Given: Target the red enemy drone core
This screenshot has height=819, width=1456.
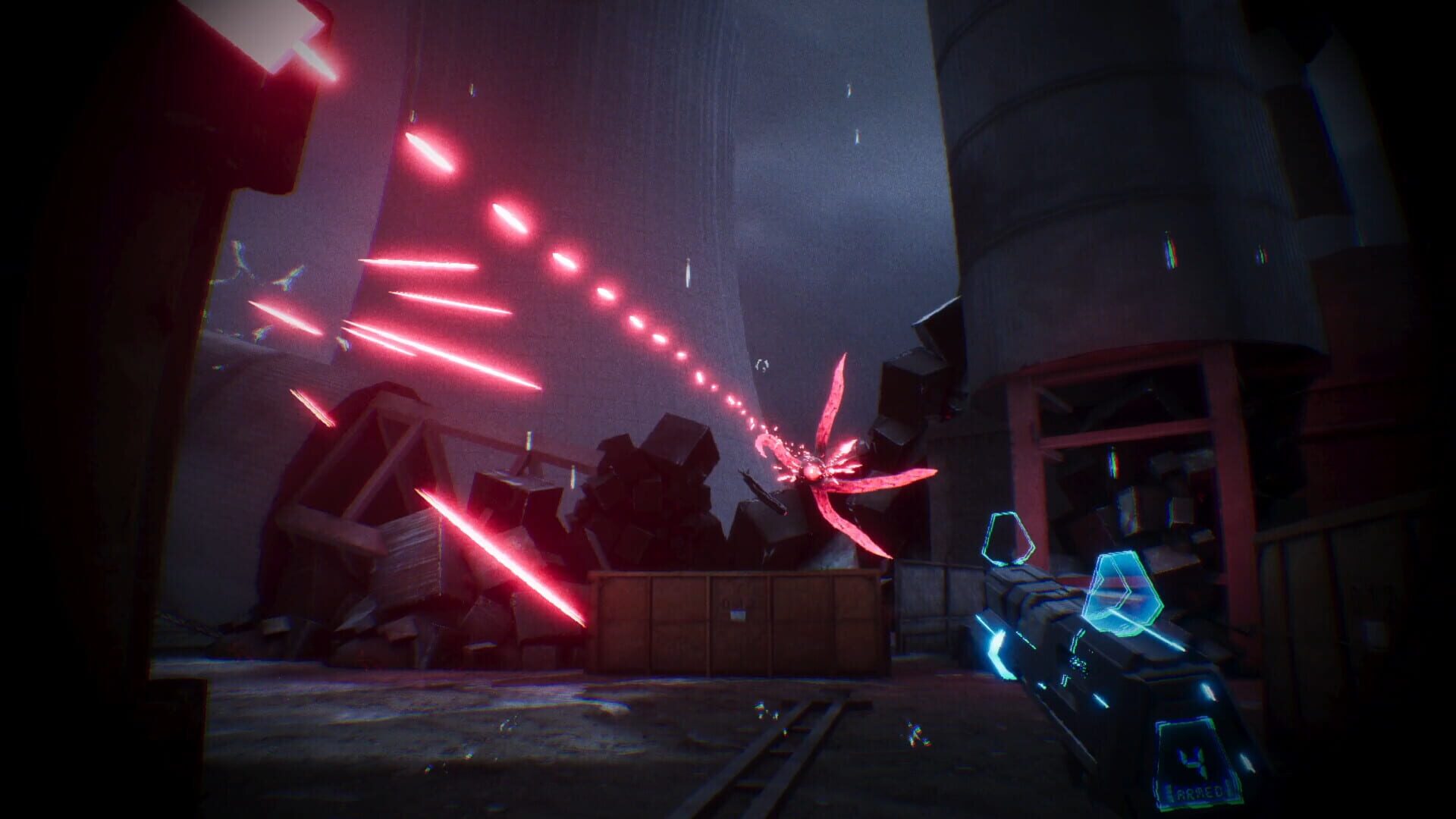Looking at the screenshot, I should click(x=813, y=472).
